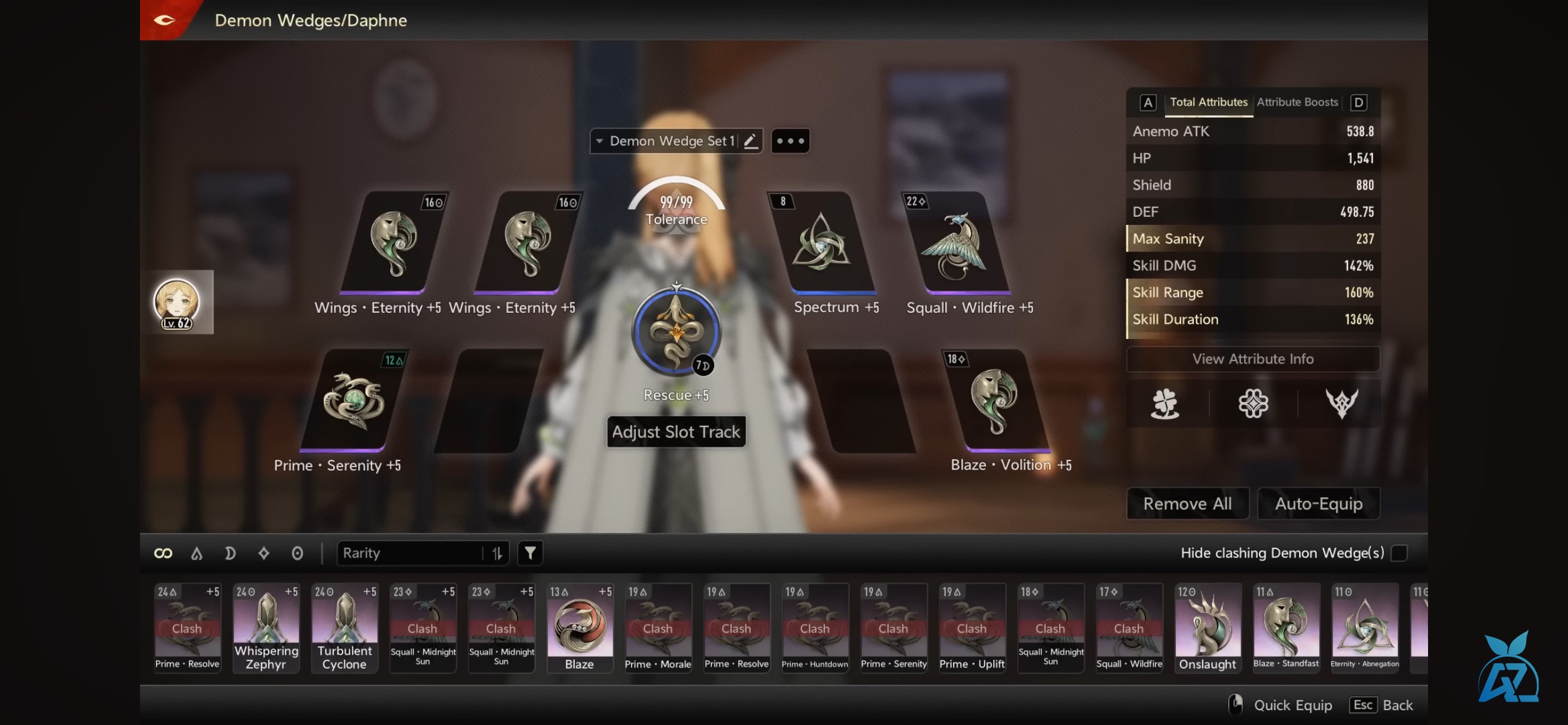Toggle Hide clashing Demon Wedge(s) checkbox

tap(1399, 553)
